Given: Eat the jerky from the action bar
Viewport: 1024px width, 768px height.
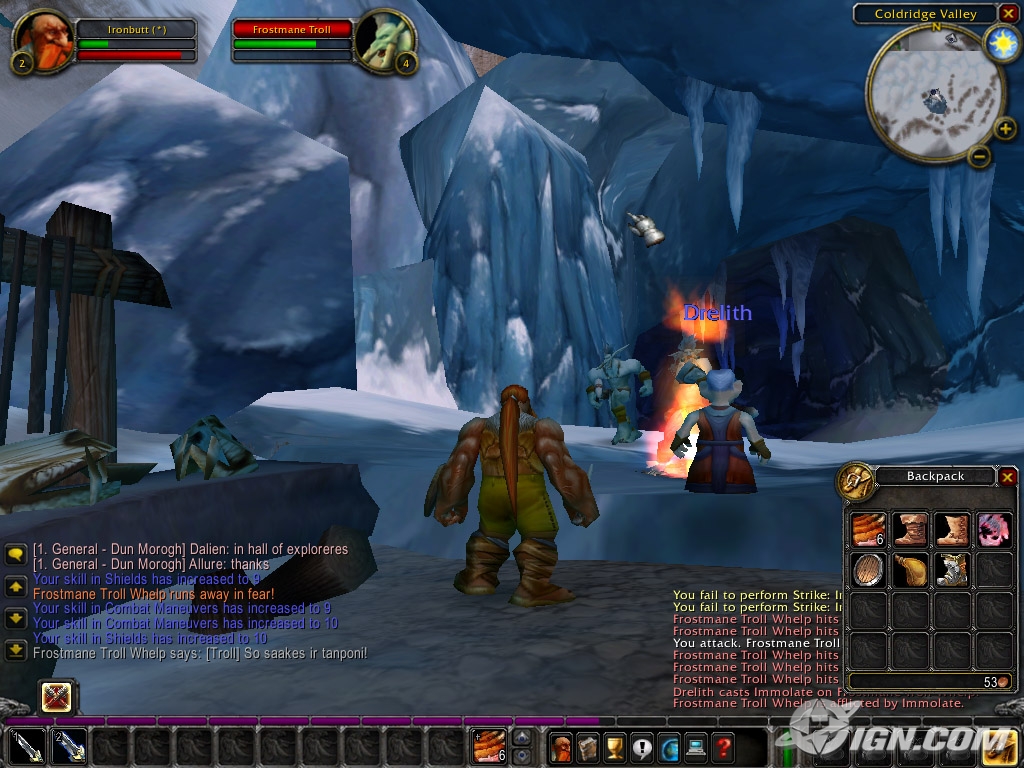Looking at the screenshot, I should tap(489, 746).
